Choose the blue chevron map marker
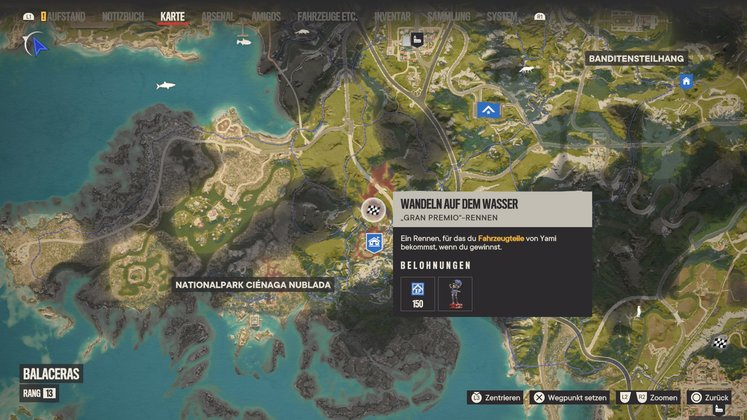 tap(489, 111)
